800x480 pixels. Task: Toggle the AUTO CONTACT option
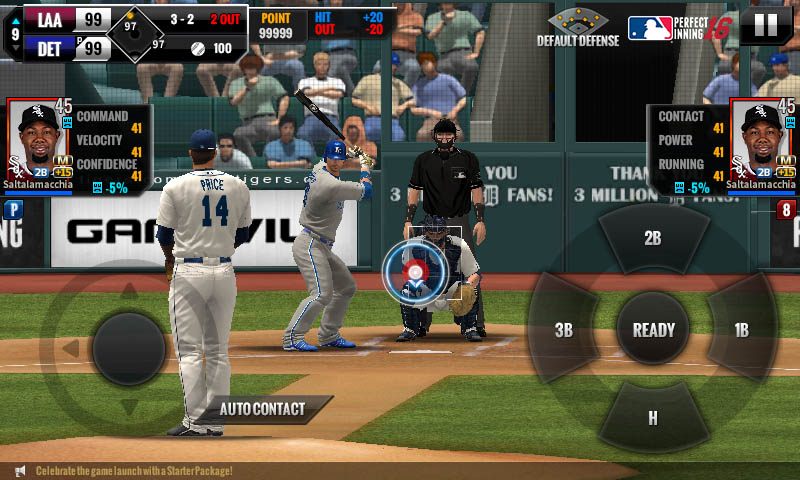pyautogui.click(x=263, y=409)
